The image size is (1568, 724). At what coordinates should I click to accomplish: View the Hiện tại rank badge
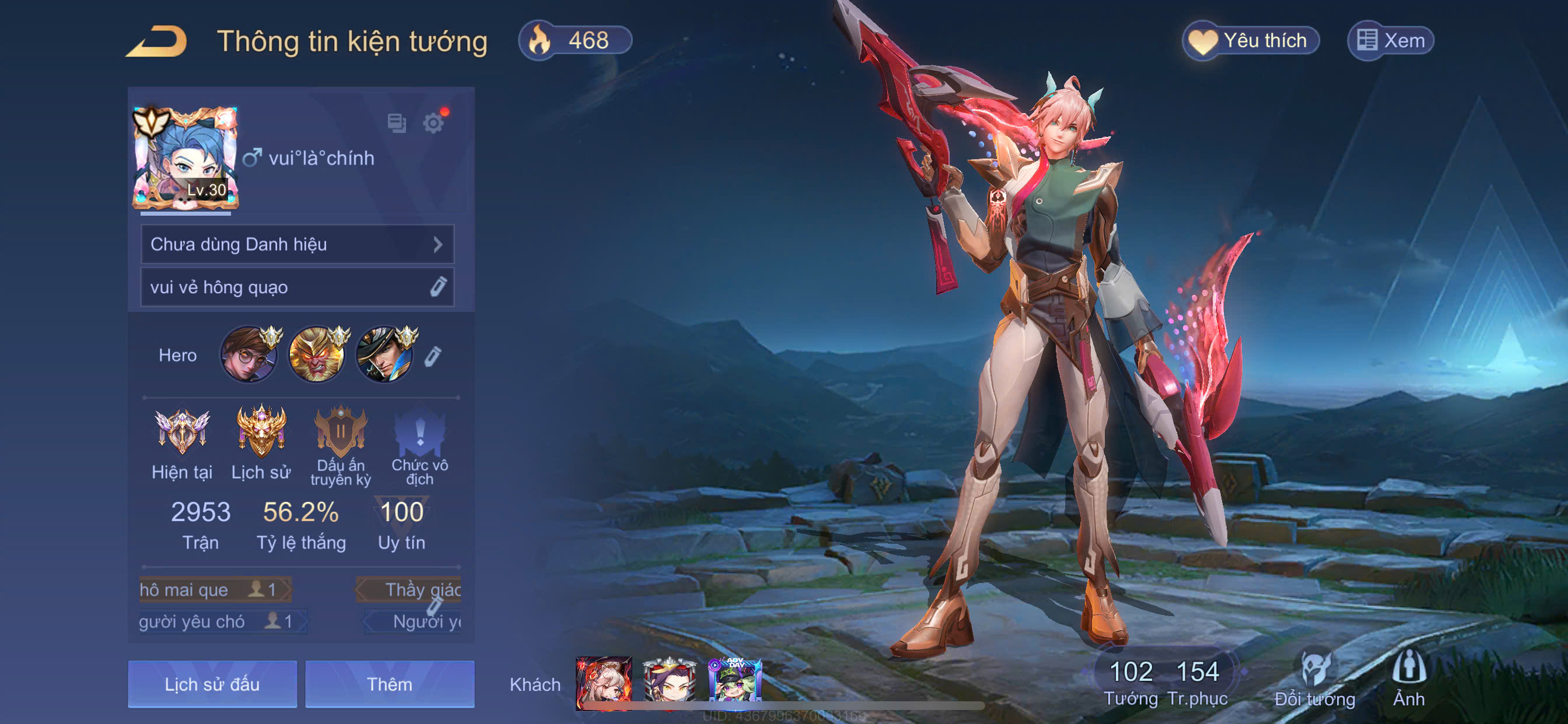(182, 433)
